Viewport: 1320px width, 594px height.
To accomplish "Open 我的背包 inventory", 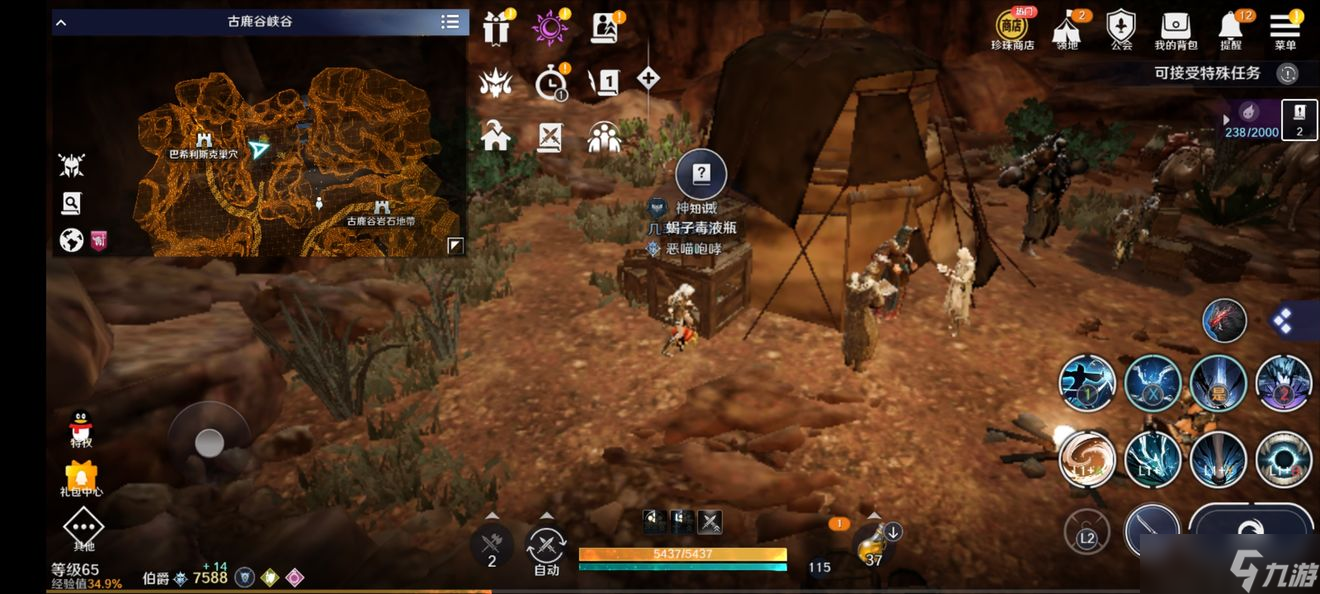I will coord(1176,28).
